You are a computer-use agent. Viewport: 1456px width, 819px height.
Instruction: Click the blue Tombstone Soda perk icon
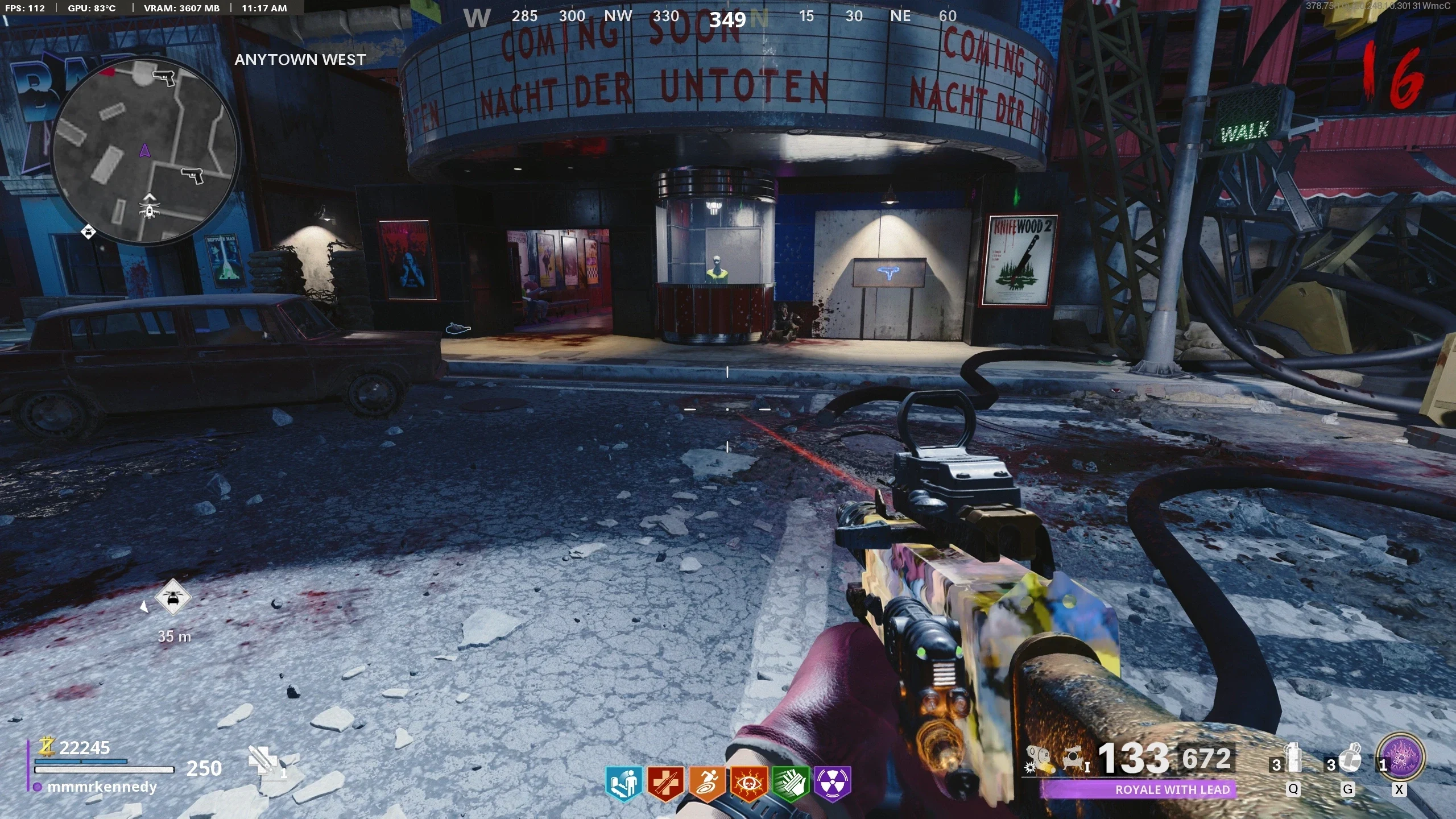[x=623, y=784]
